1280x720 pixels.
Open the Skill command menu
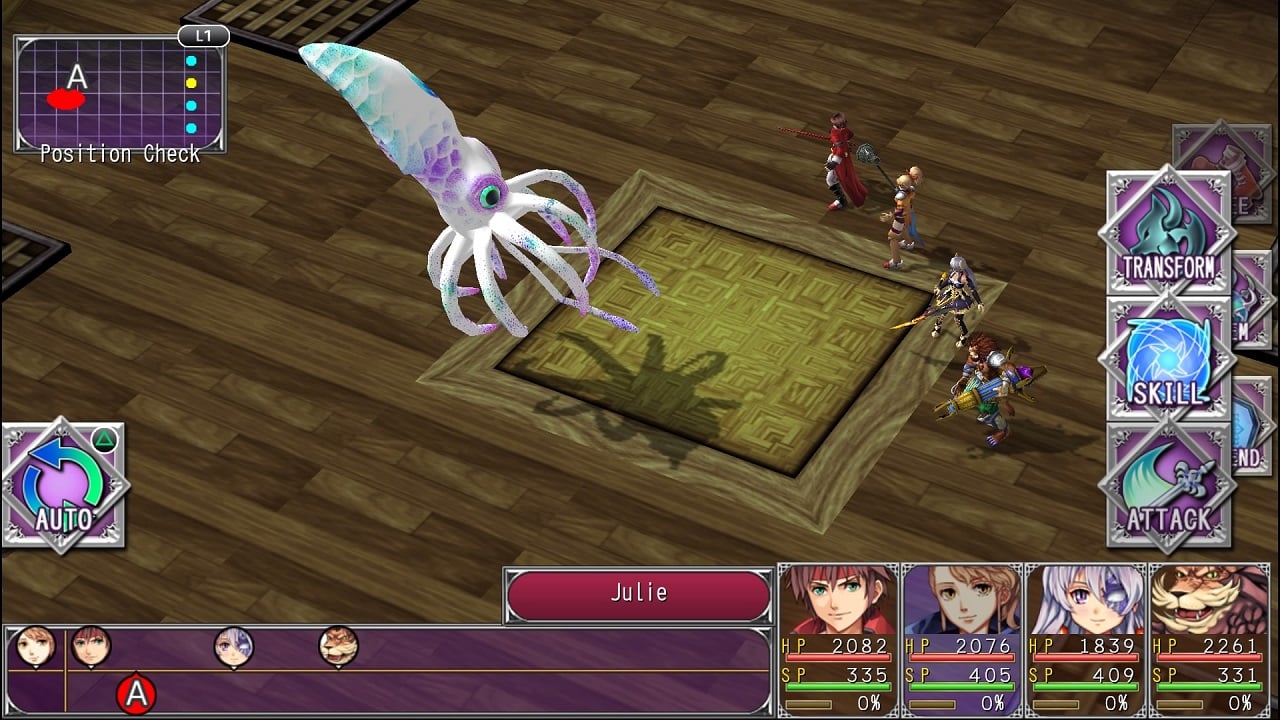point(1167,360)
